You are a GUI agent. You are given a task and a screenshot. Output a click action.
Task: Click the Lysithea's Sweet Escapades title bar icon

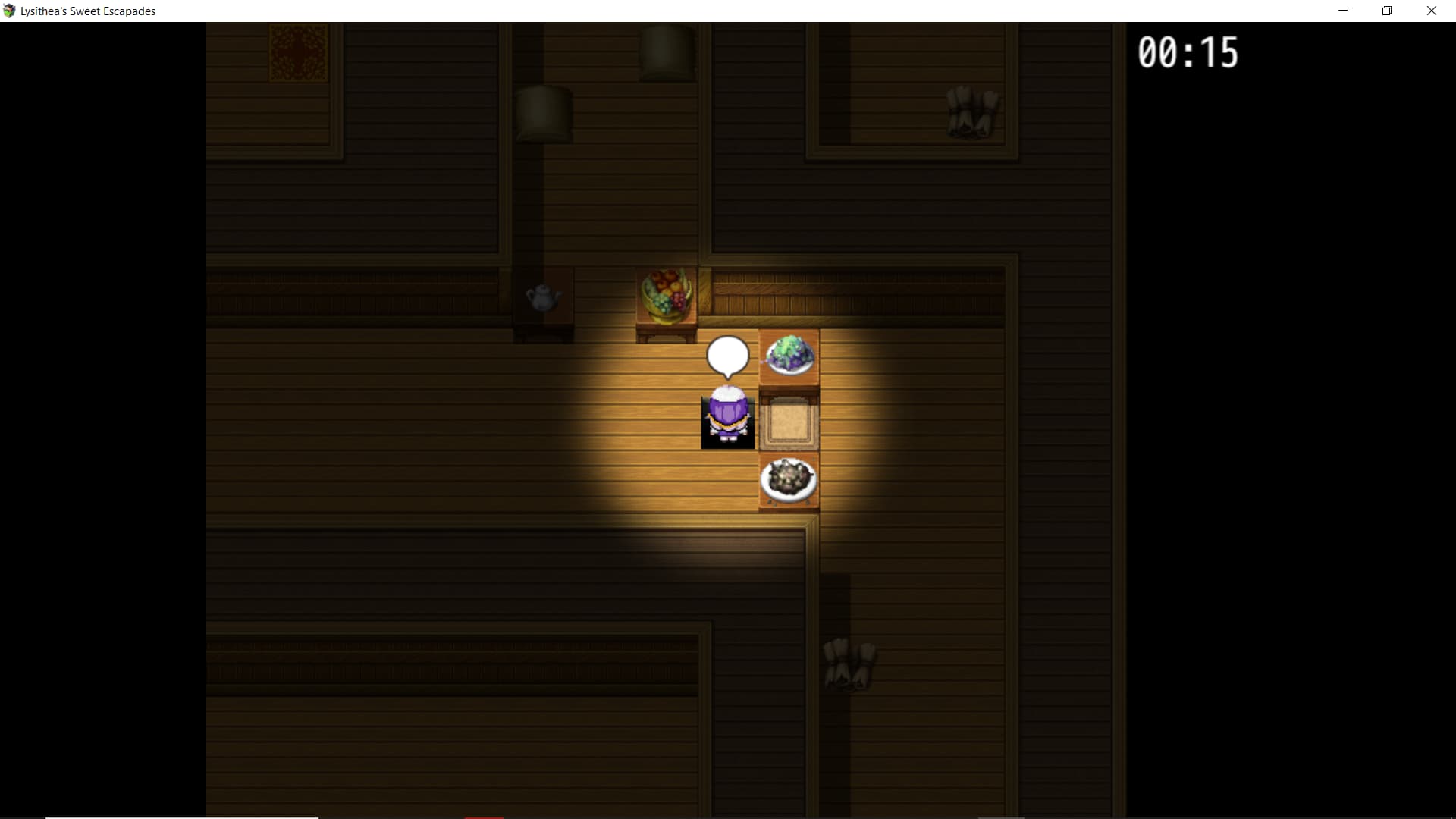pos(8,10)
